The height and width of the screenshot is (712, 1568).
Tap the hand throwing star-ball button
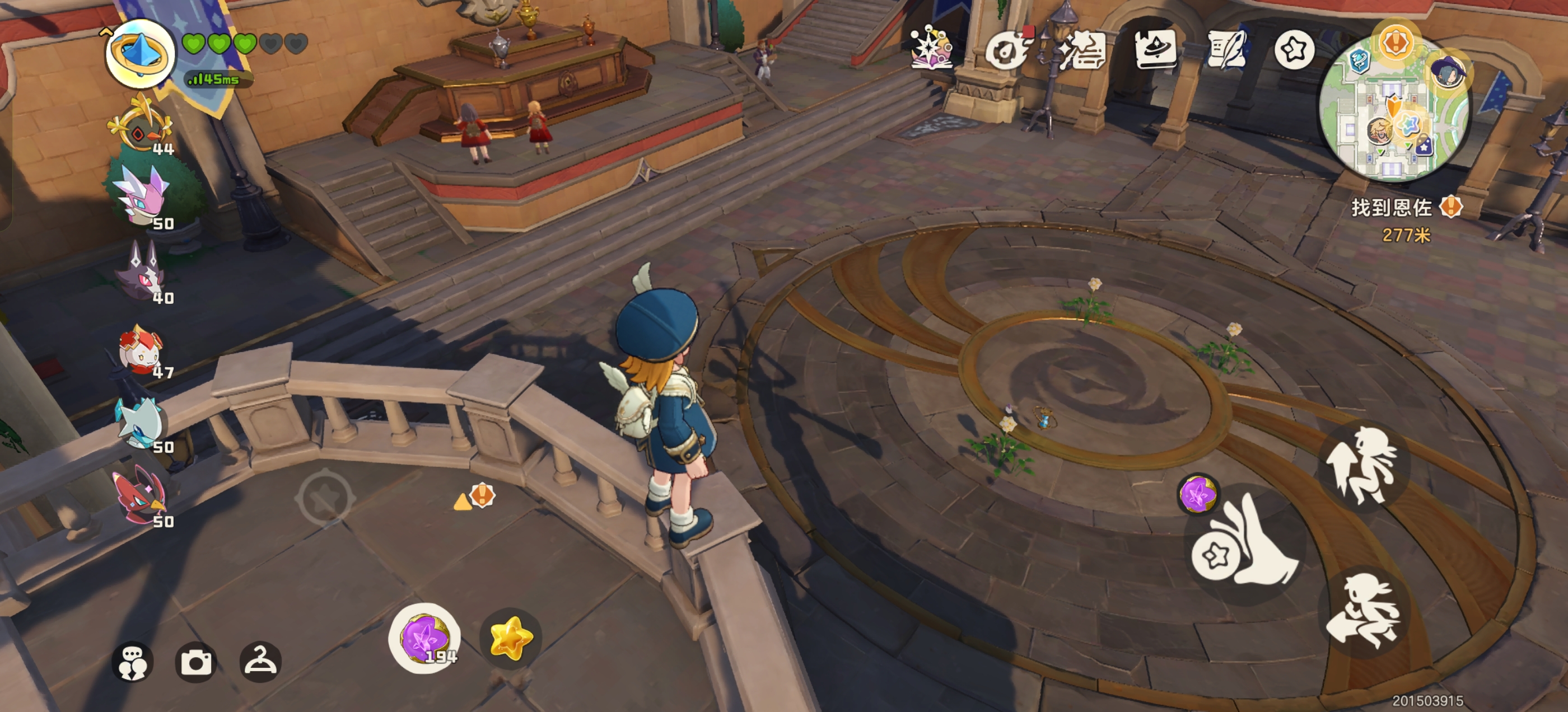[x=1245, y=545]
